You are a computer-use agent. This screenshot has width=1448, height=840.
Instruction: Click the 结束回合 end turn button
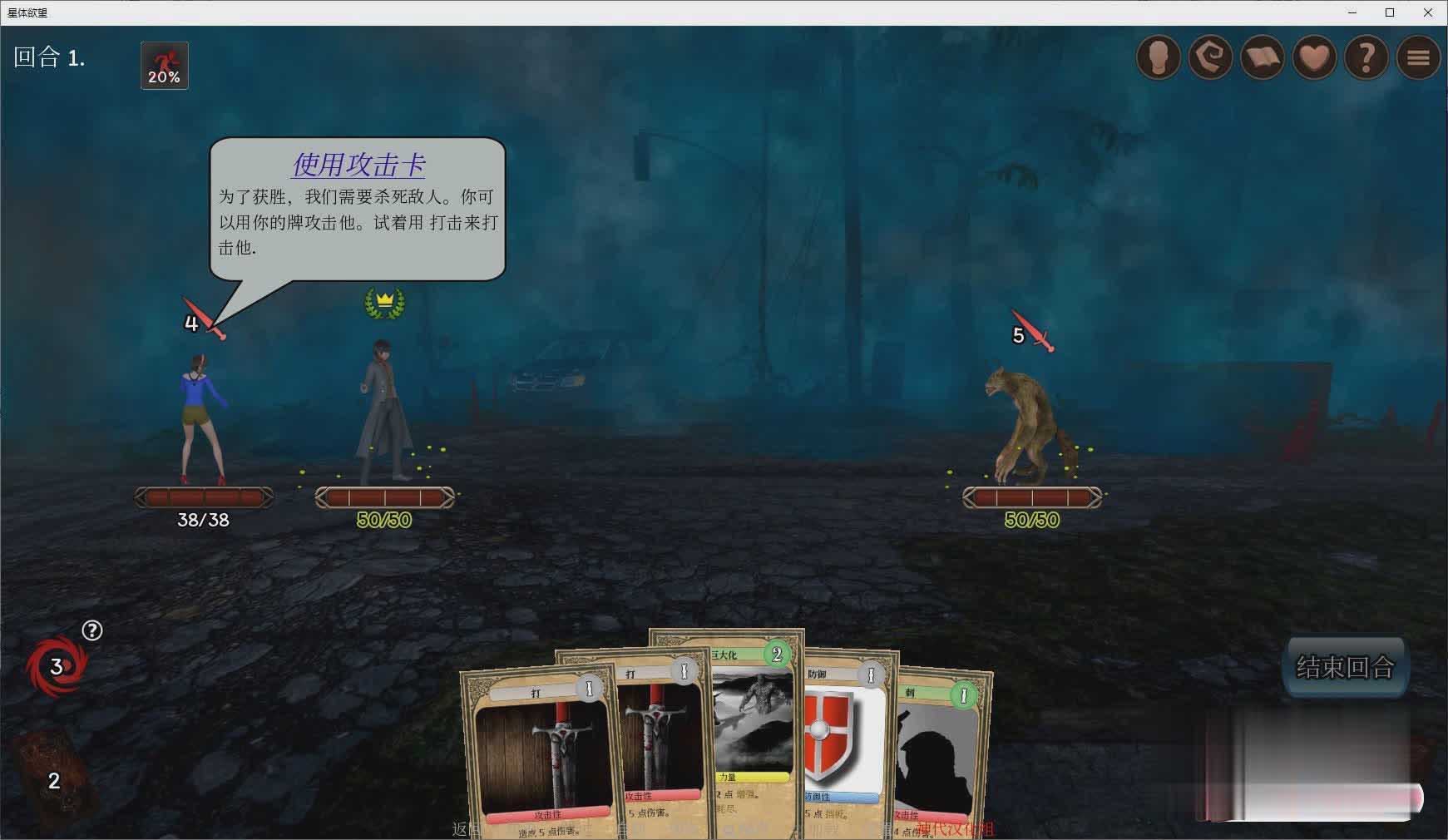1346,665
